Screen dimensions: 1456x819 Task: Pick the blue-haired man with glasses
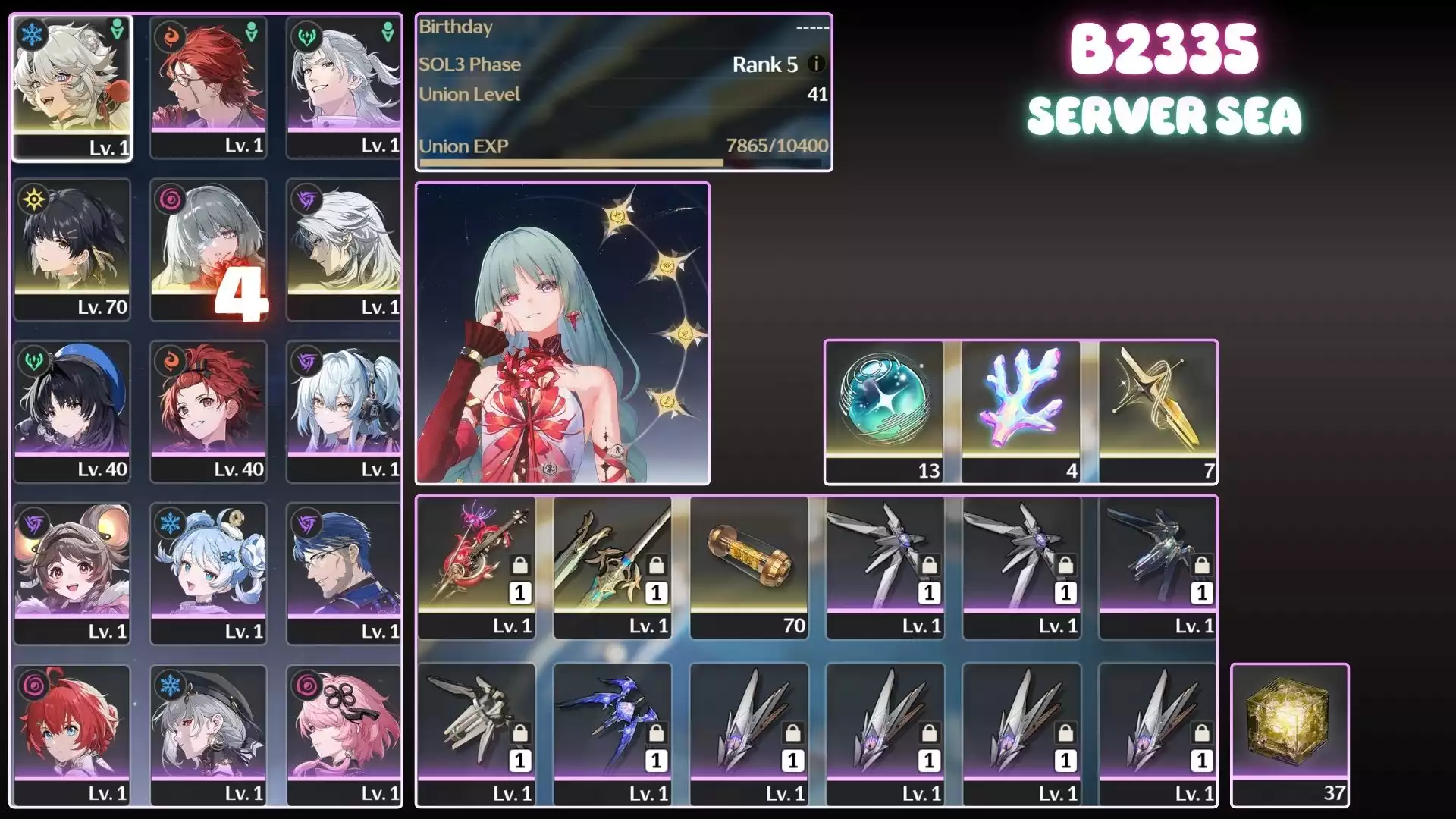point(344,573)
